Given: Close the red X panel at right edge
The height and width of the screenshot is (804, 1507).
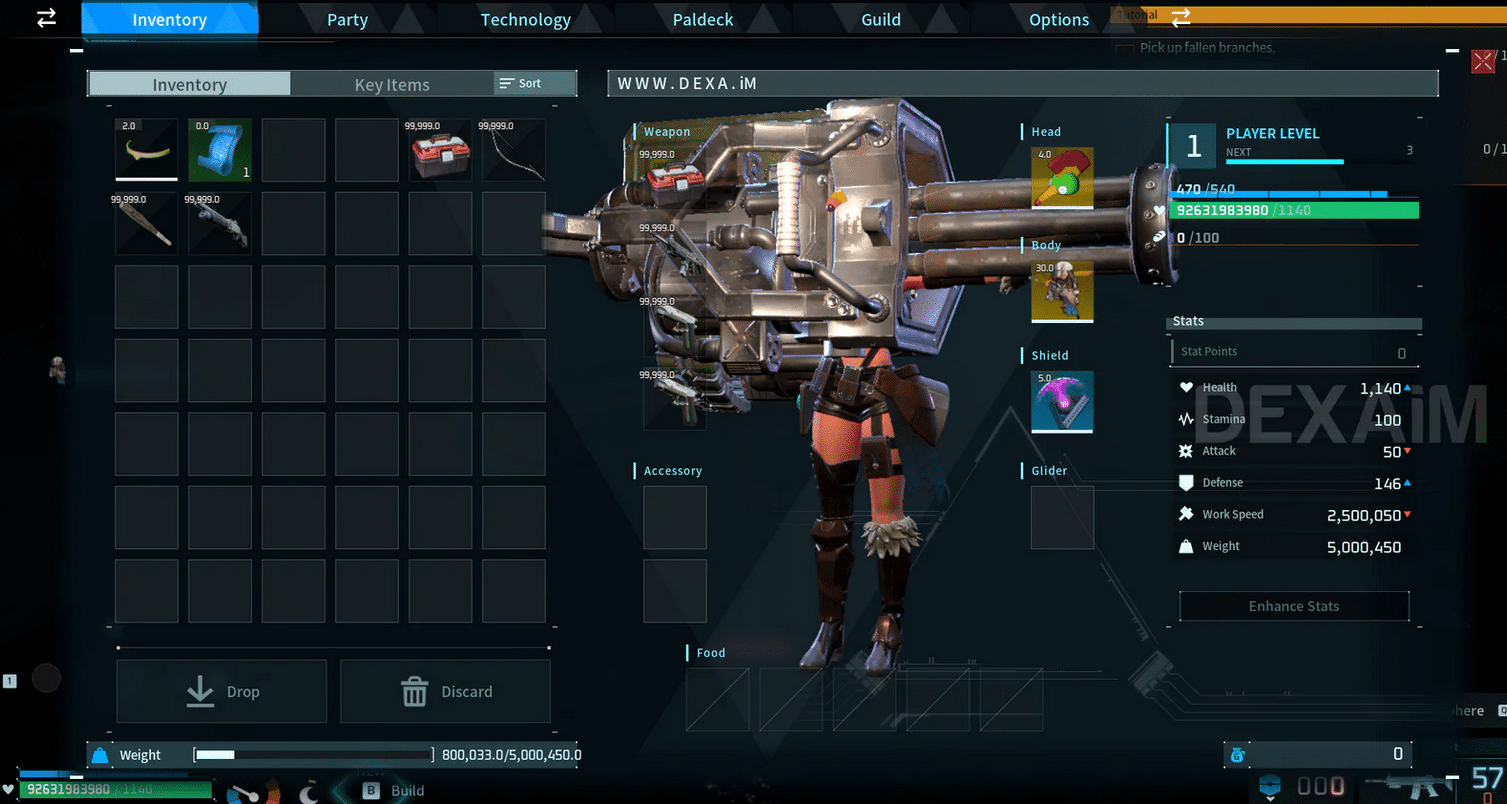Looking at the screenshot, I should (x=1483, y=62).
